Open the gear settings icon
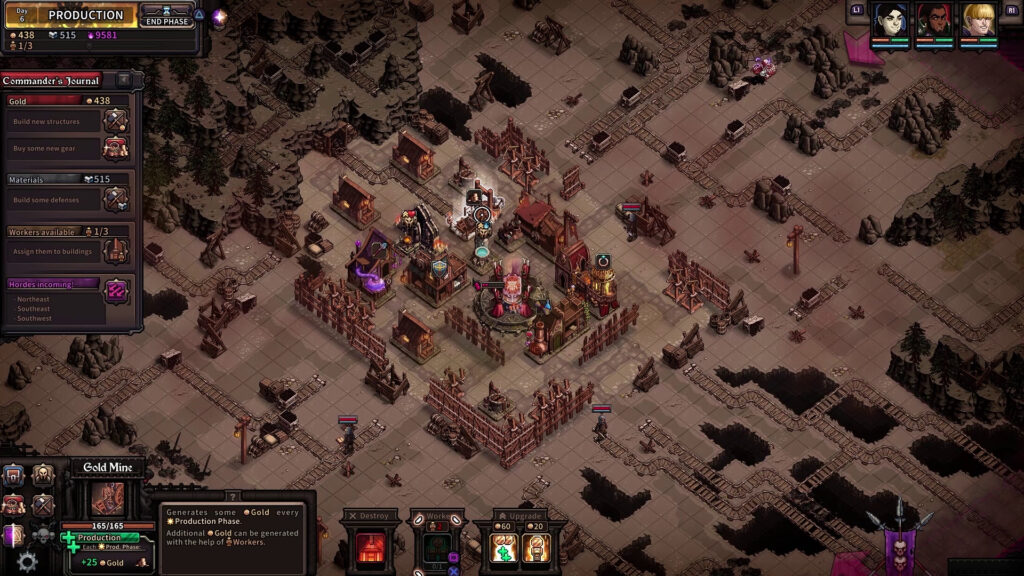The width and height of the screenshot is (1024, 576). 27,562
